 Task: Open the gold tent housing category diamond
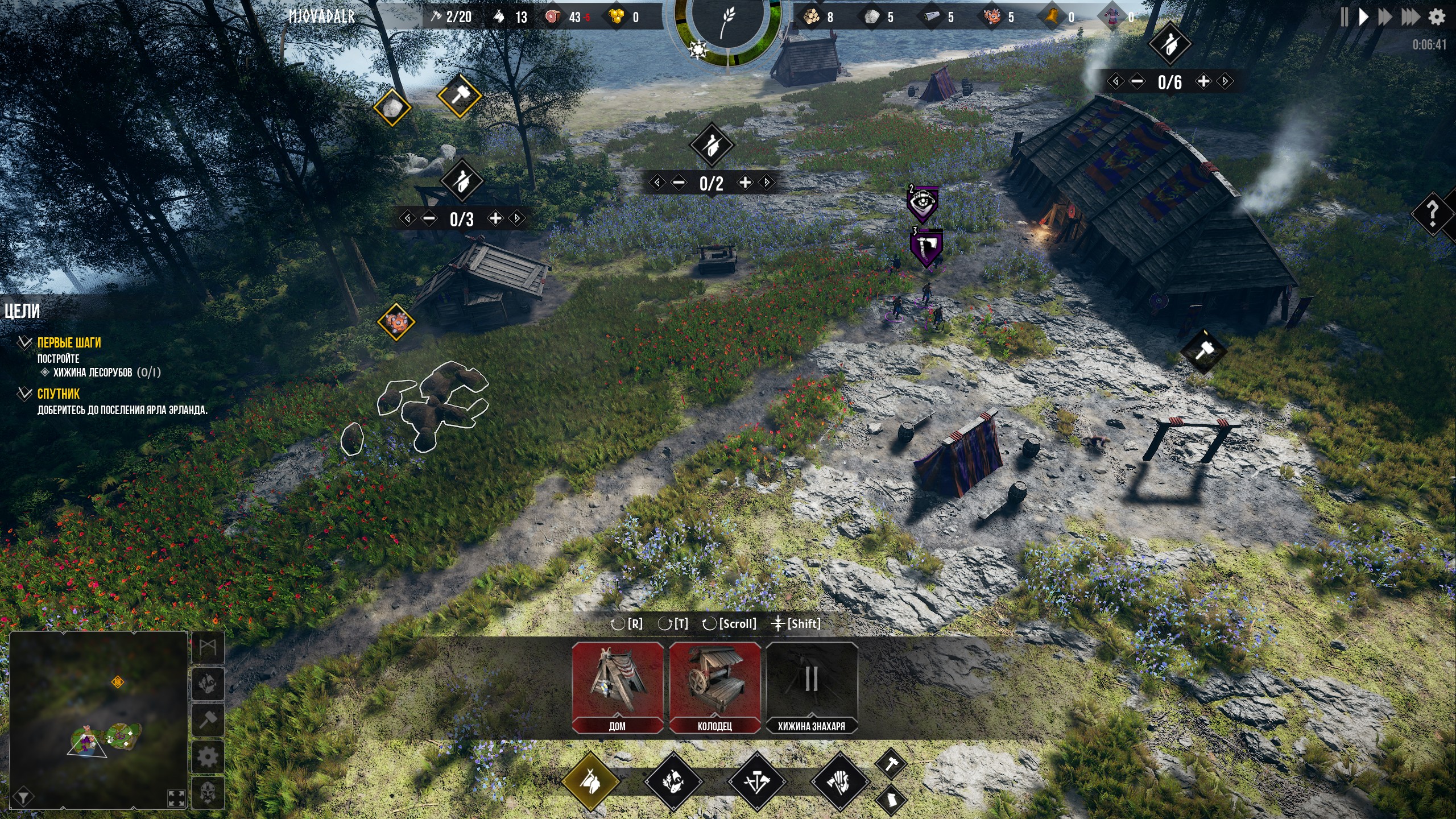(590, 781)
